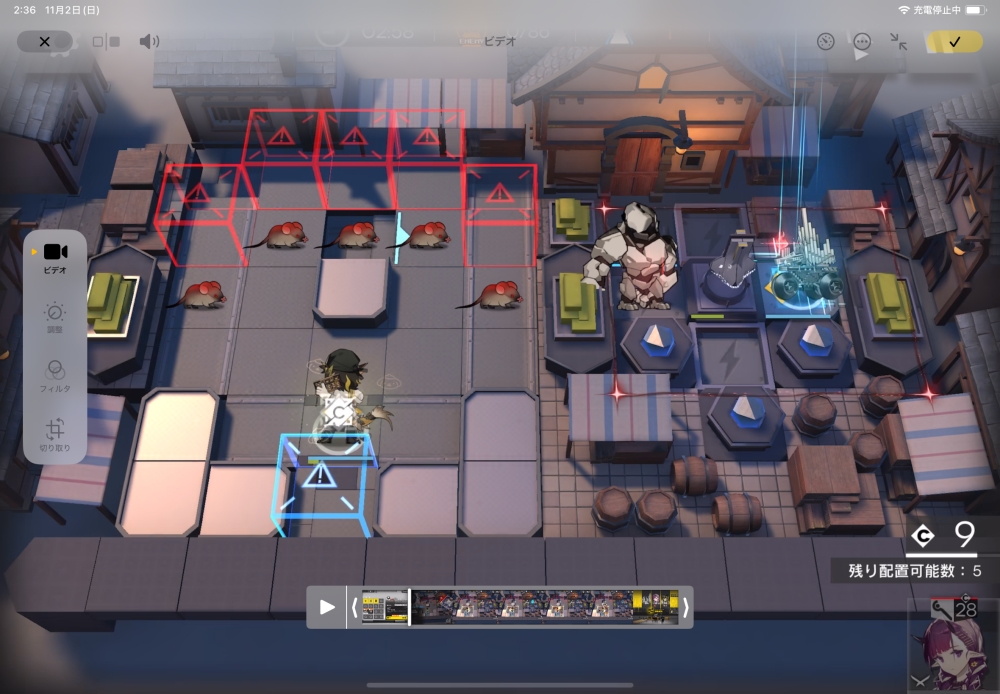Confirm edits with the yellow checkmark button
This screenshot has height=694, width=1000.
coord(953,42)
